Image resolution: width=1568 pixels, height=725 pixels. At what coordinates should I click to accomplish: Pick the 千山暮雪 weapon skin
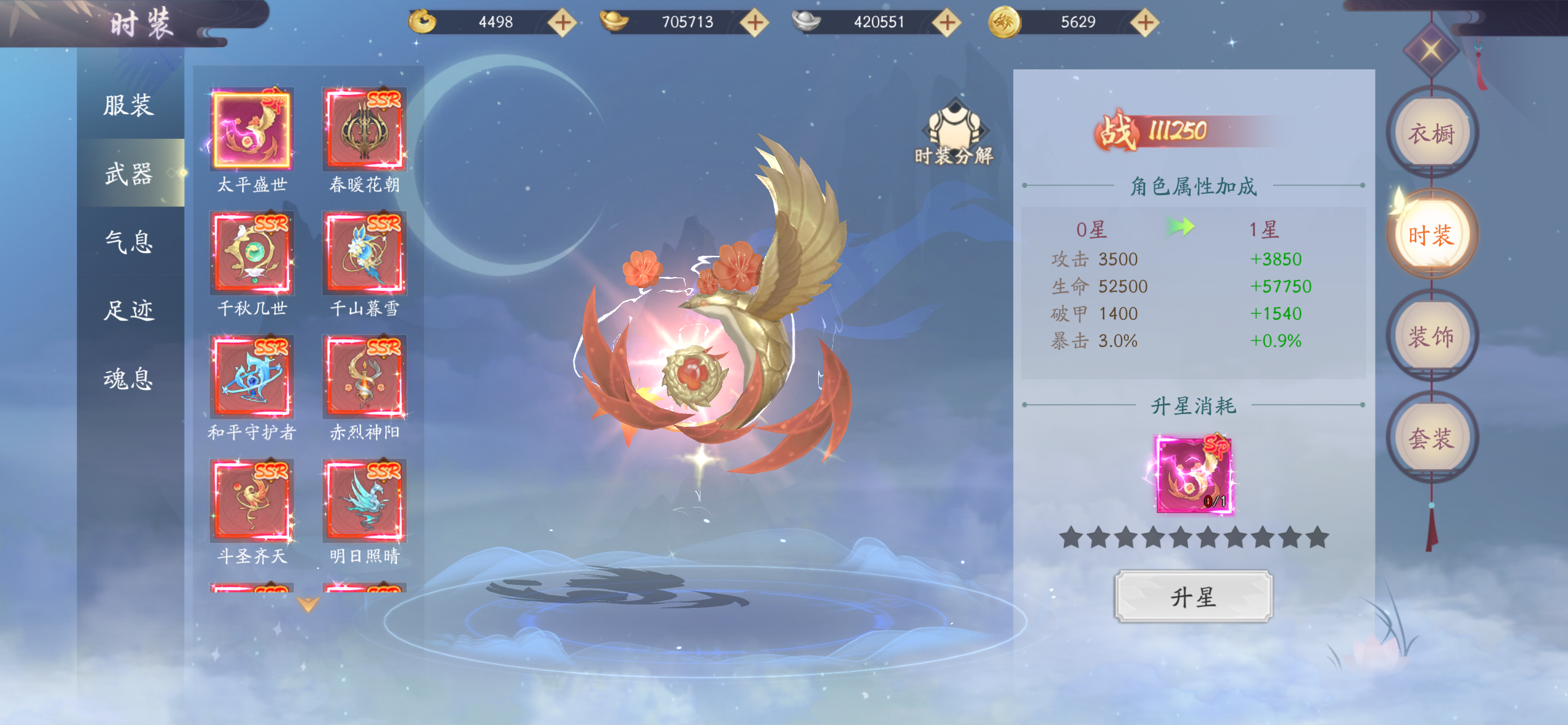pos(364,253)
